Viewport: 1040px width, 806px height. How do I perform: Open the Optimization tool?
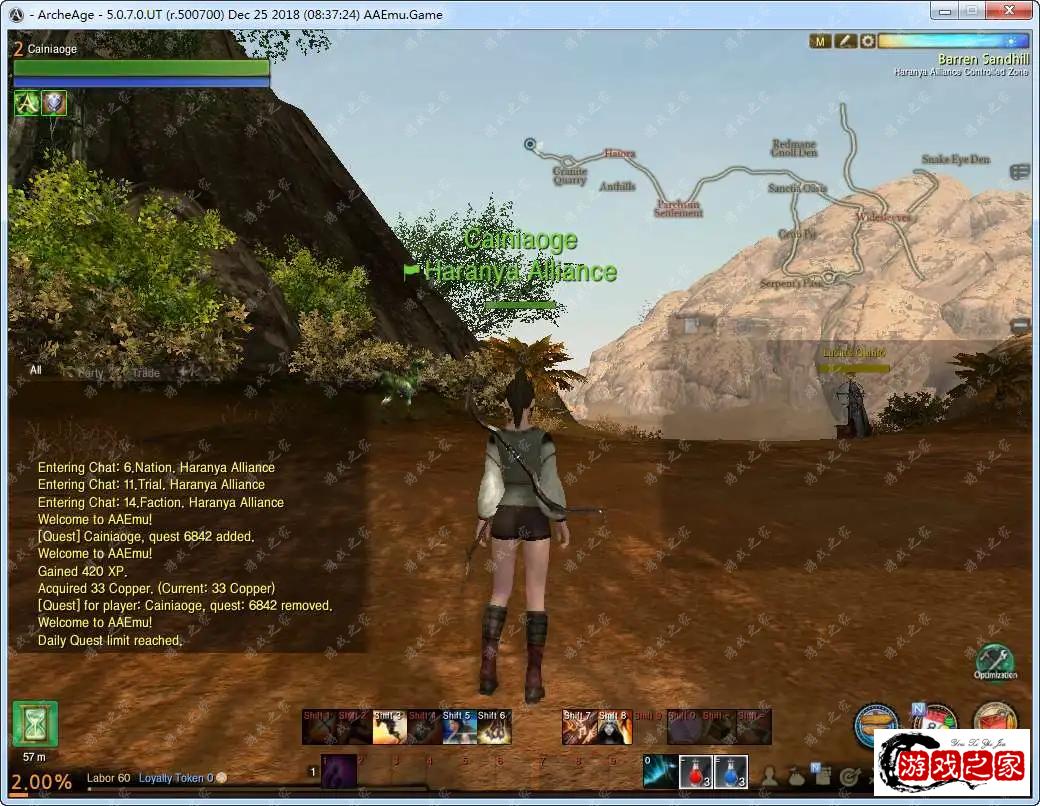(x=994, y=660)
